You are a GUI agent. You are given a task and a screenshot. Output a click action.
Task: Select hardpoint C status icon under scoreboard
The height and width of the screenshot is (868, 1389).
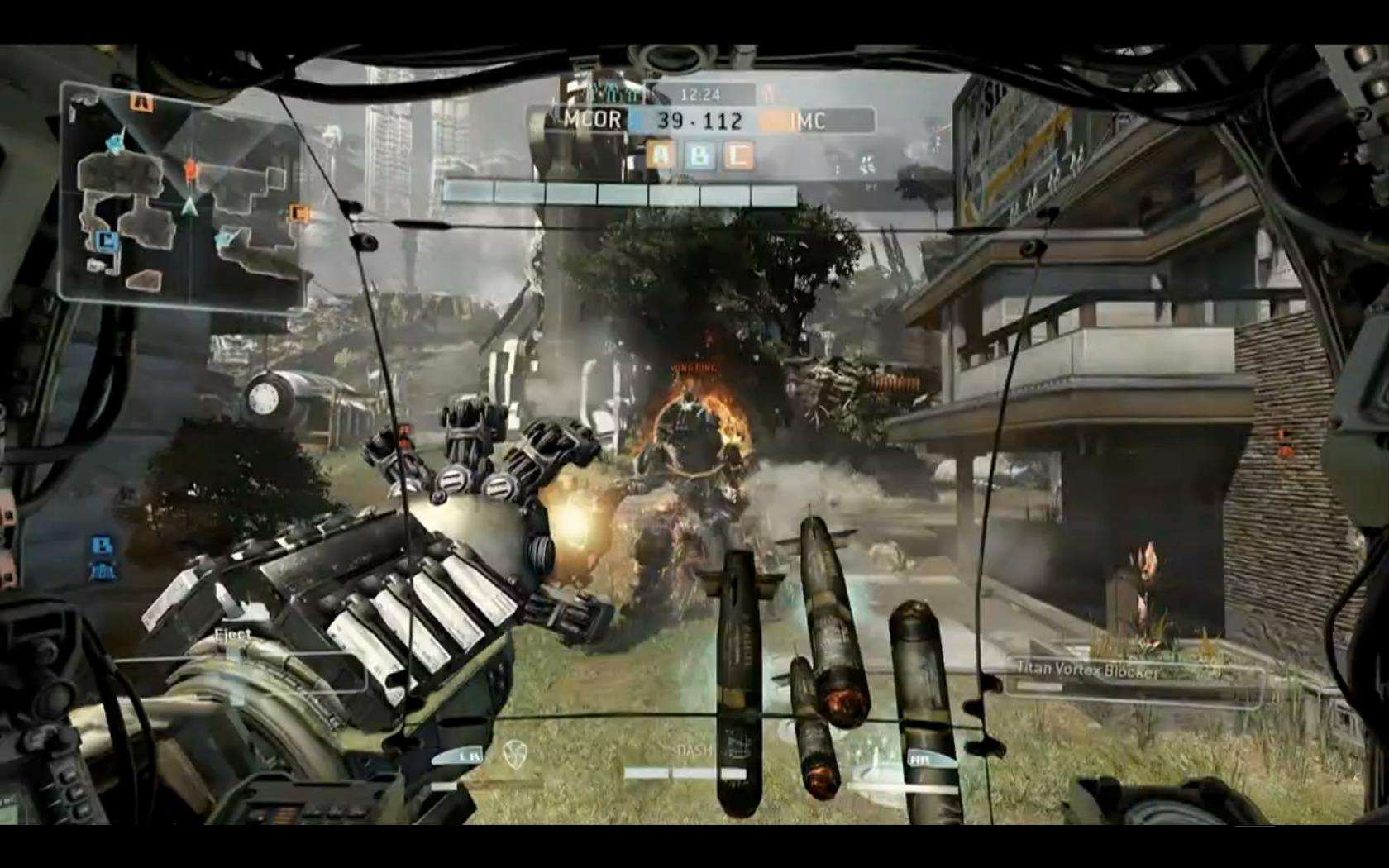pos(737,155)
